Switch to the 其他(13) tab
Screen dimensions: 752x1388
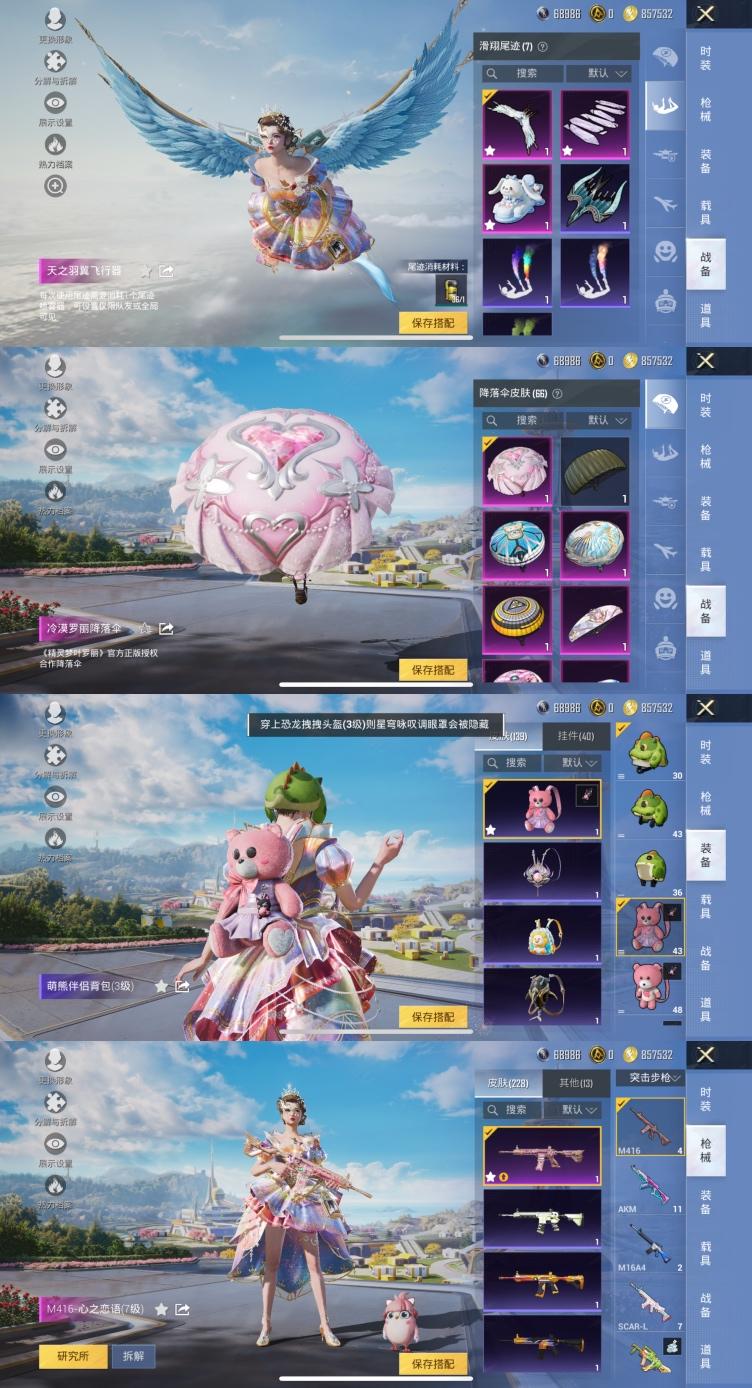point(575,1082)
